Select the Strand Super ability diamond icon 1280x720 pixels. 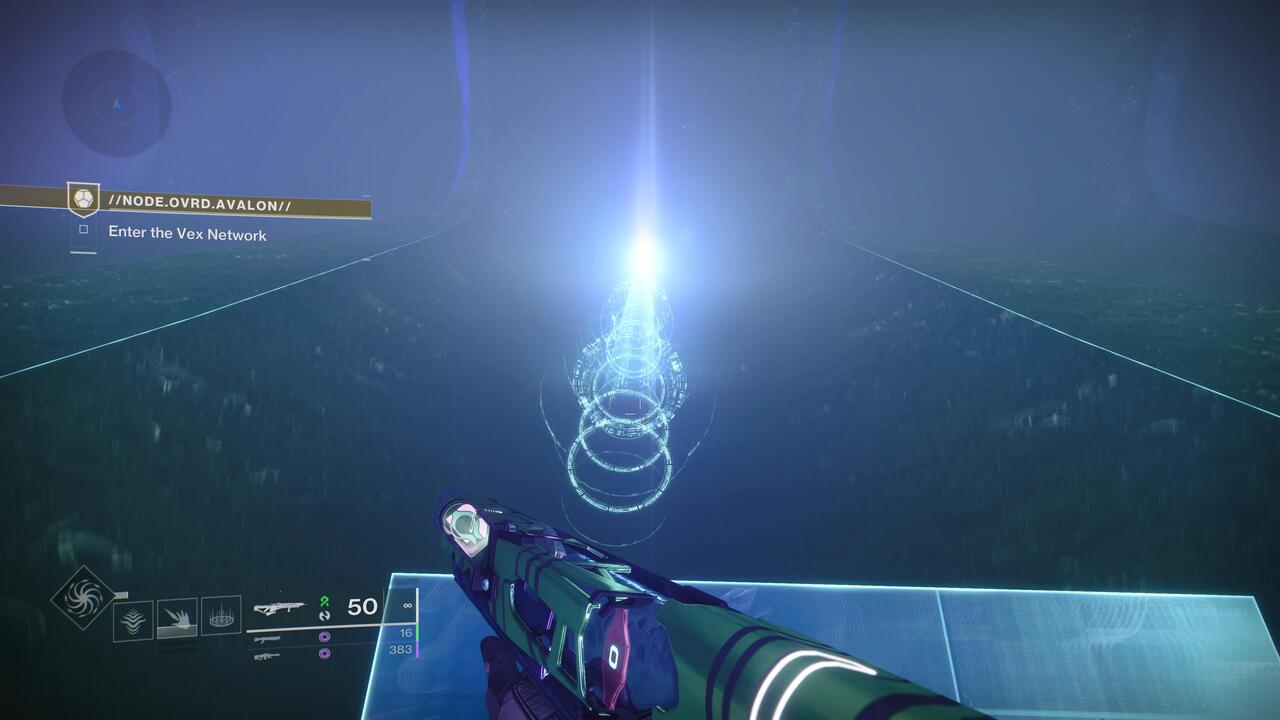pyautogui.click(x=82, y=599)
